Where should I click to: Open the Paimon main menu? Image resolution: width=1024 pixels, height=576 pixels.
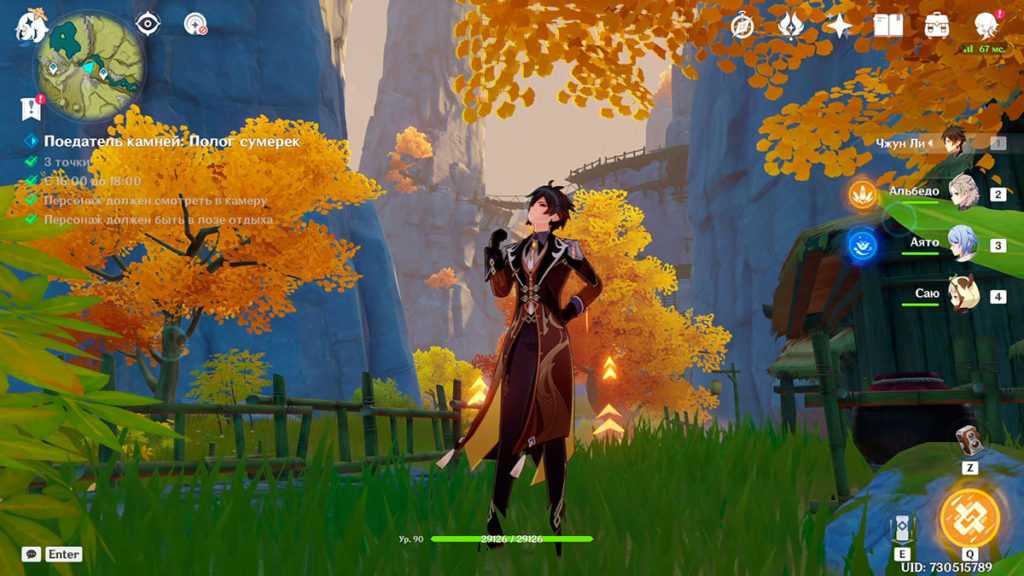[30, 26]
